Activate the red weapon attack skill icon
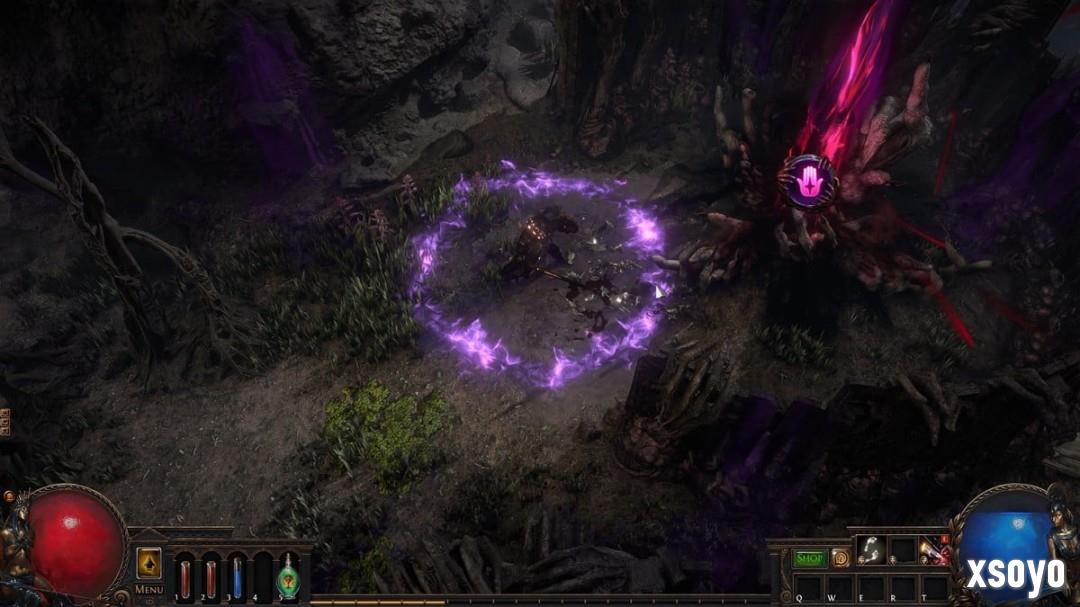 click(935, 550)
